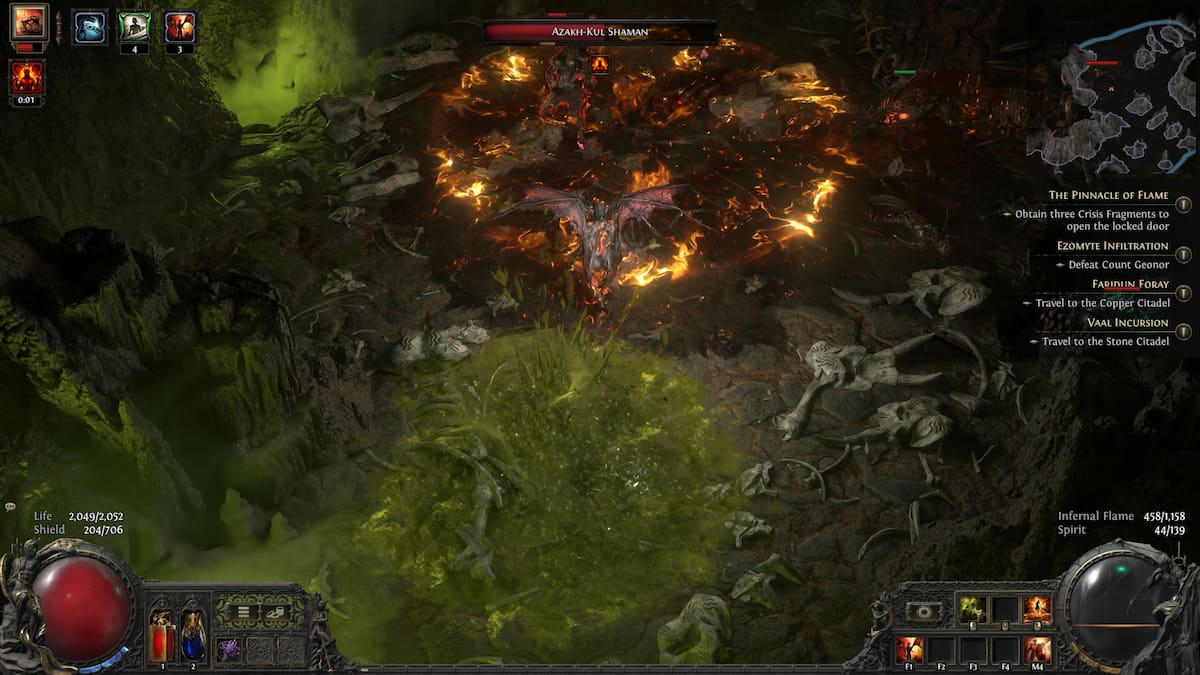The height and width of the screenshot is (675, 1200).
Task: Select the Vaal Incursion quest icon
Action: click(x=1183, y=331)
